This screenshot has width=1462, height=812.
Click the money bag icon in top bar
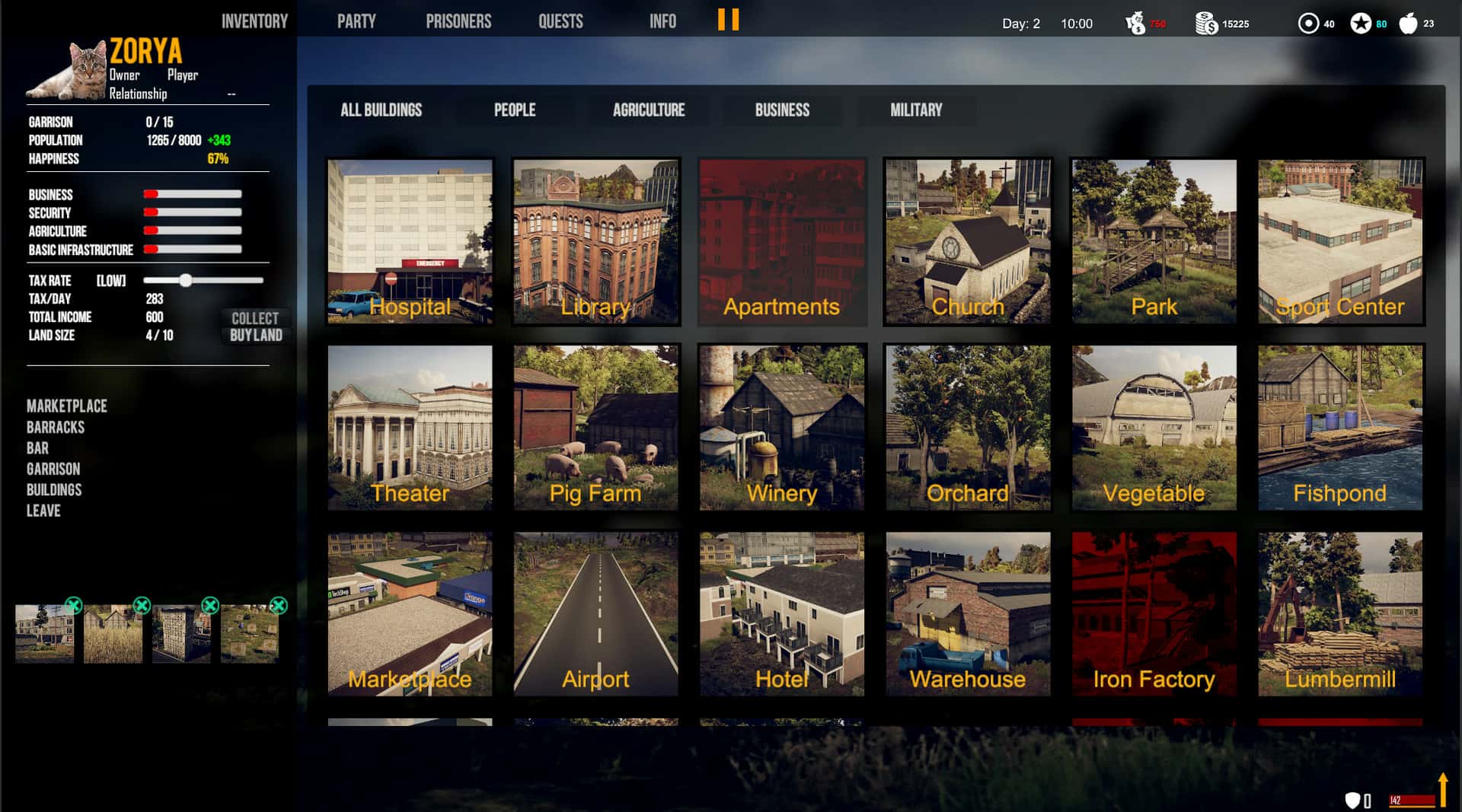[1136, 21]
